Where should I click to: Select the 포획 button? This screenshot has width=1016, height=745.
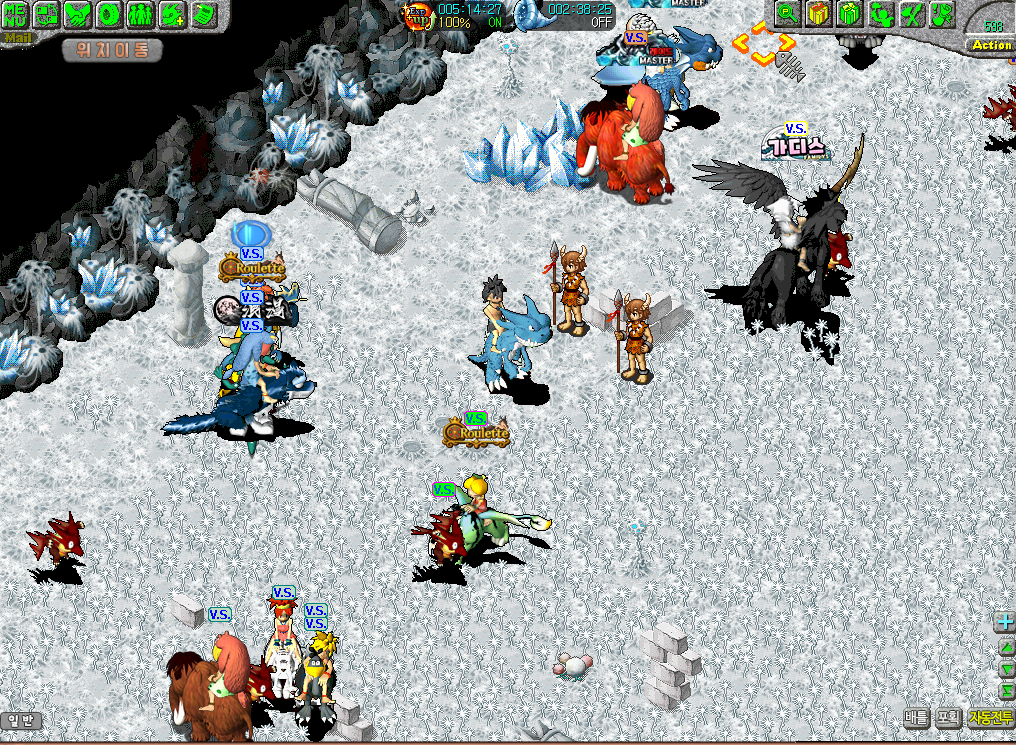(948, 717)
